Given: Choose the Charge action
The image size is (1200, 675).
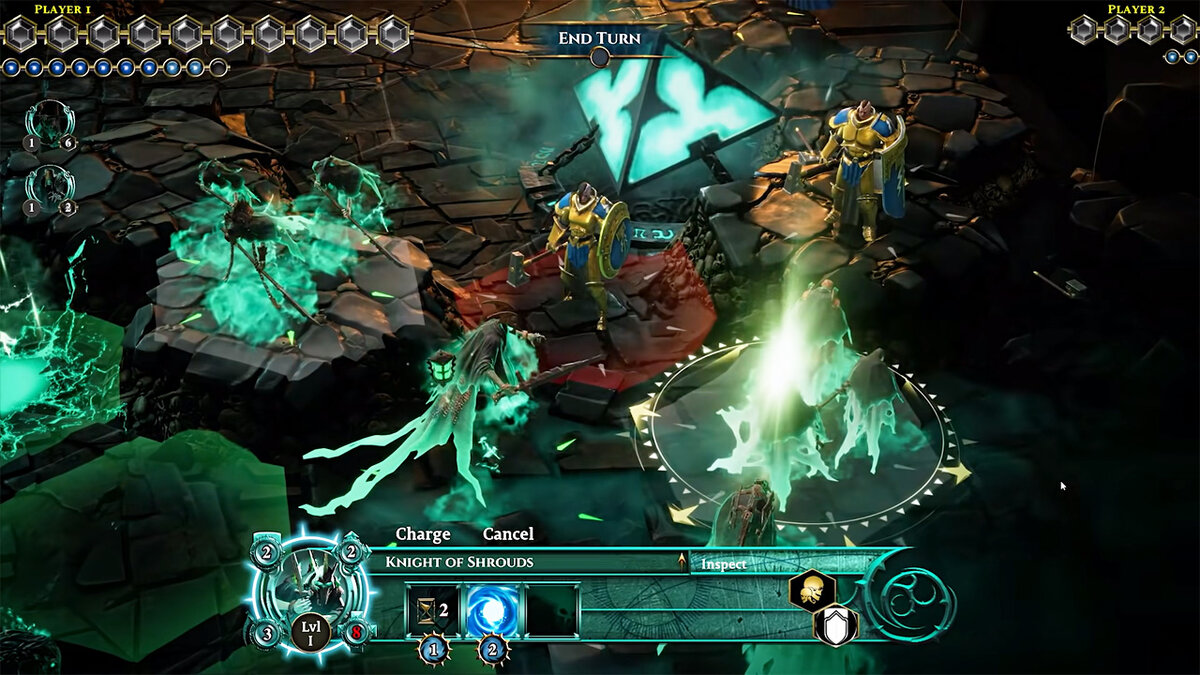Looking at the screenshot, I should point(423,534).
